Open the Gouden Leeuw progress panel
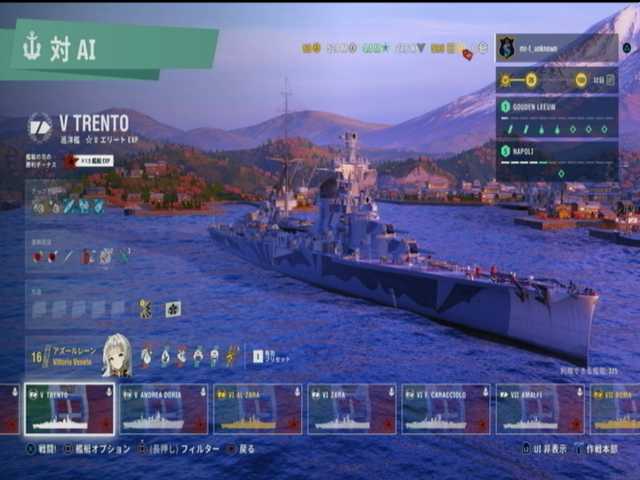 (x=557, y=117)
